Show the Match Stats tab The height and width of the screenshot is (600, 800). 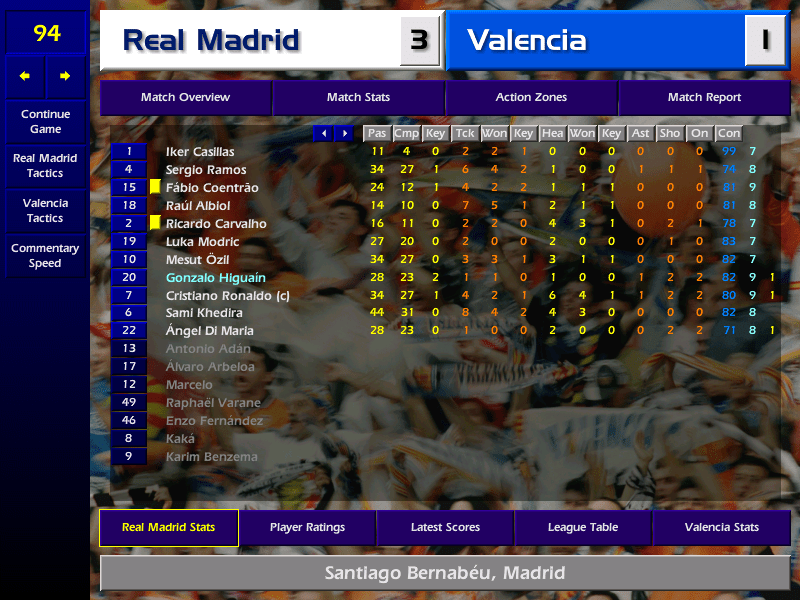[x=358, y=98]
